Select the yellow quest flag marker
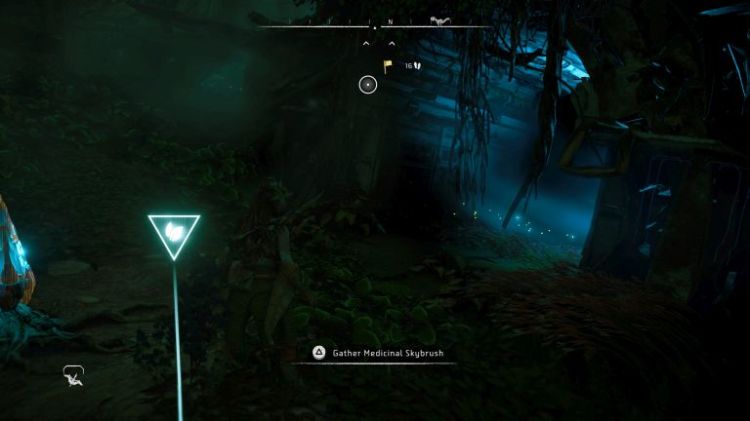The width and height of the screenshot is (750, 421). (387, 66)
